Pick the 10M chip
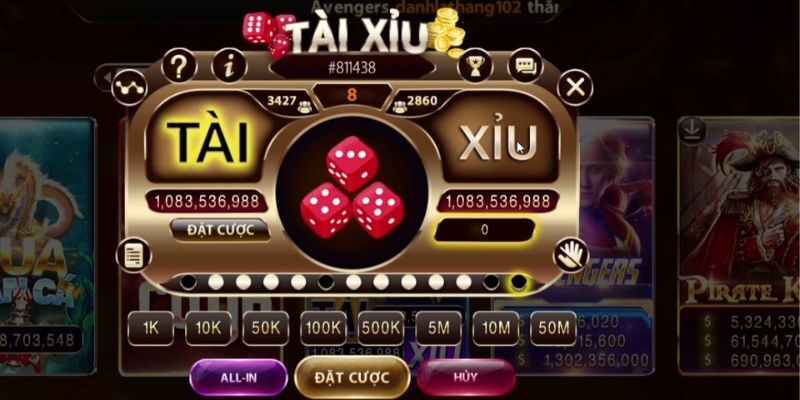Screen dimensions: 800x400 coord(495,328)
